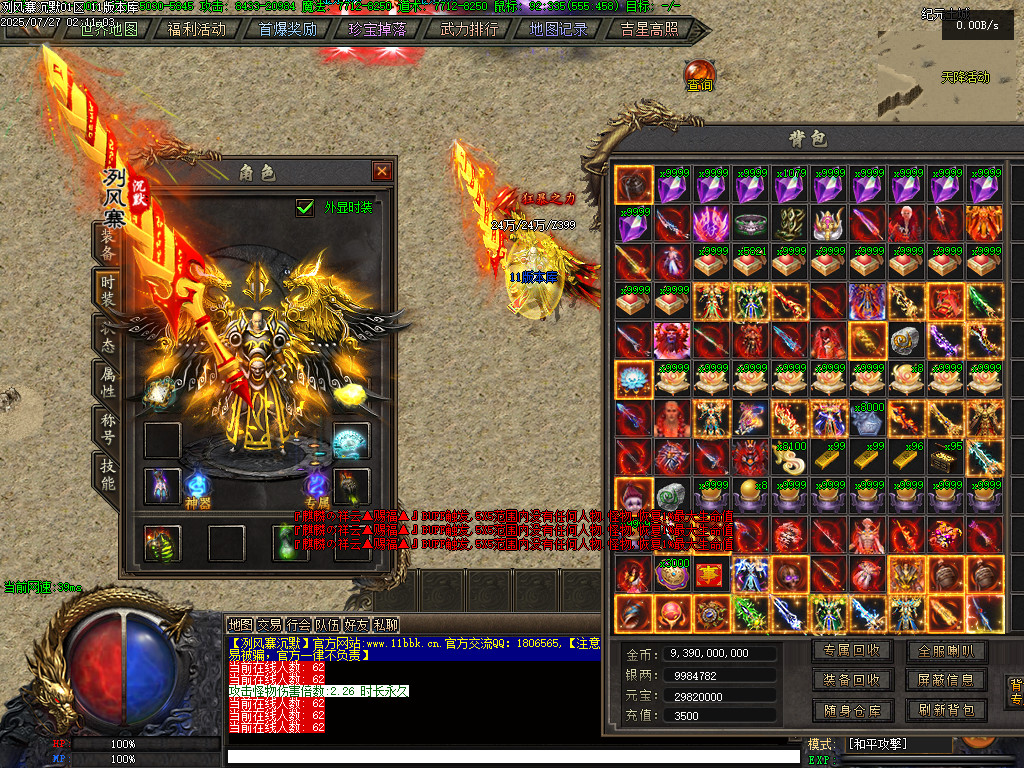Close the 角色 character panel
This screenshot has height=768, width=1024.
click(x=381, y=171)
